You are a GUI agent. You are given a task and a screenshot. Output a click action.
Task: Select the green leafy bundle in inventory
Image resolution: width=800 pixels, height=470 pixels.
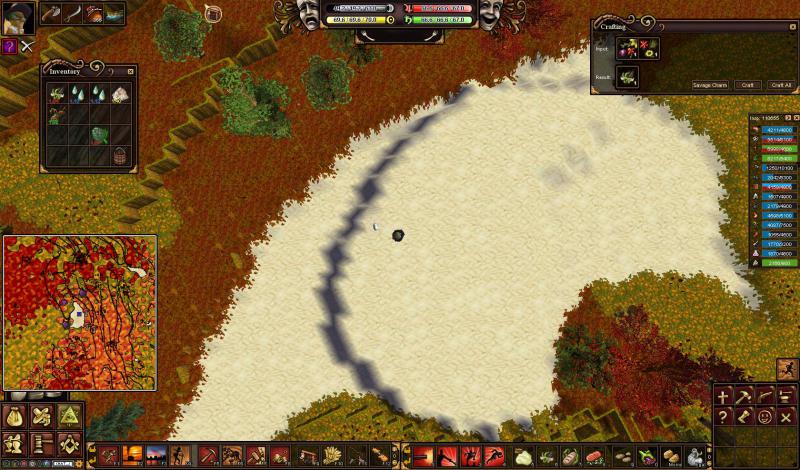point(99,135)
